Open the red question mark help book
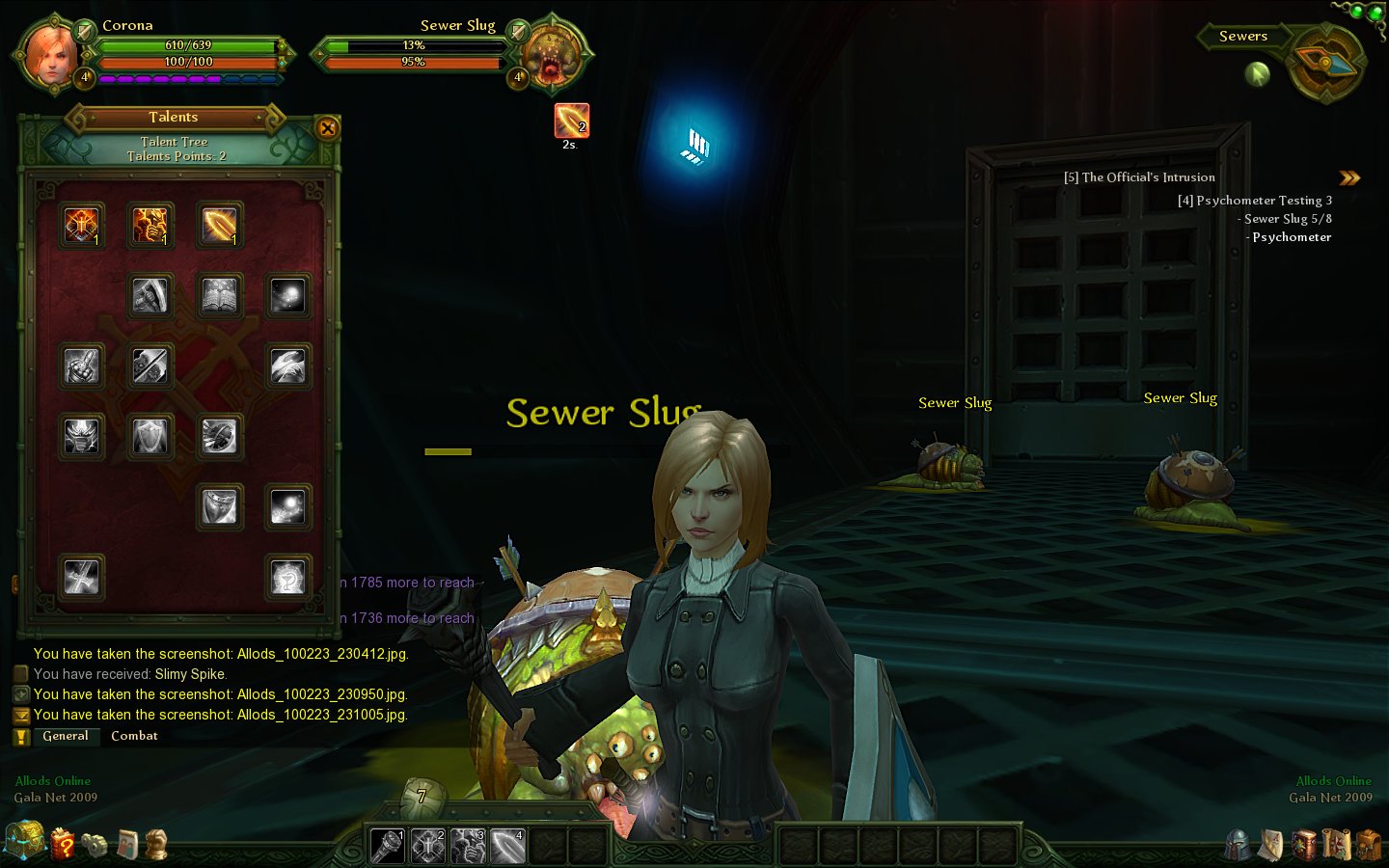Viewport: 1389px width, 868px height. pos(63,844)
